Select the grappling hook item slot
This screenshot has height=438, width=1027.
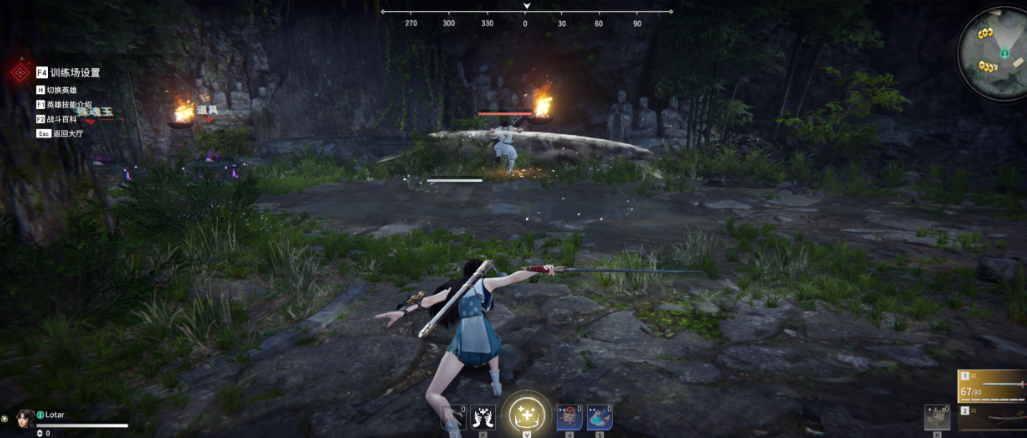point(454,416)
